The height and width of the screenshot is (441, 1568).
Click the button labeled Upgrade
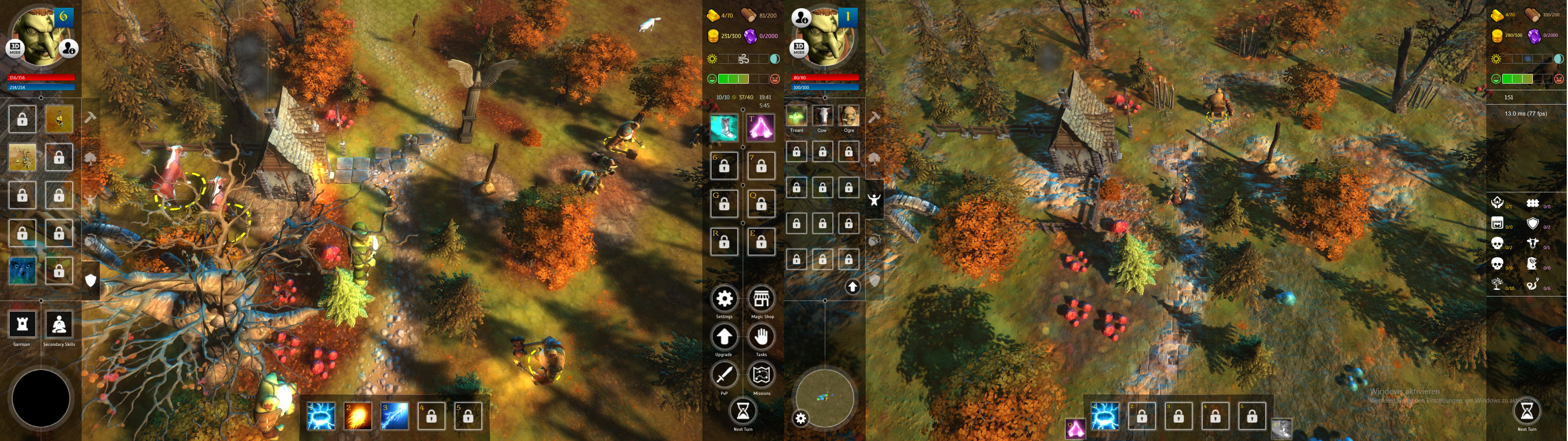[x=724, y=337]
